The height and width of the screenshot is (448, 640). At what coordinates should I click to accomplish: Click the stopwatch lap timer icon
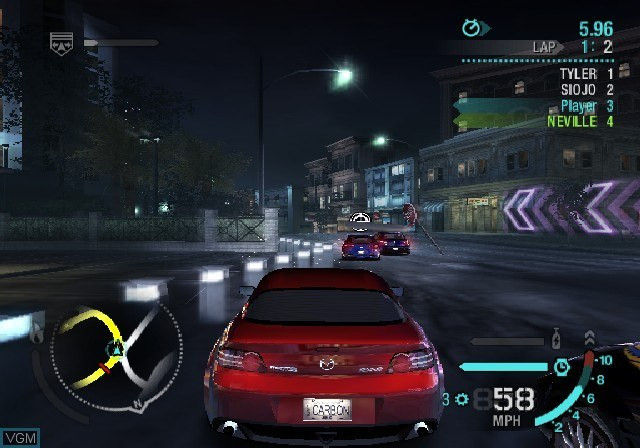[471, 28]
